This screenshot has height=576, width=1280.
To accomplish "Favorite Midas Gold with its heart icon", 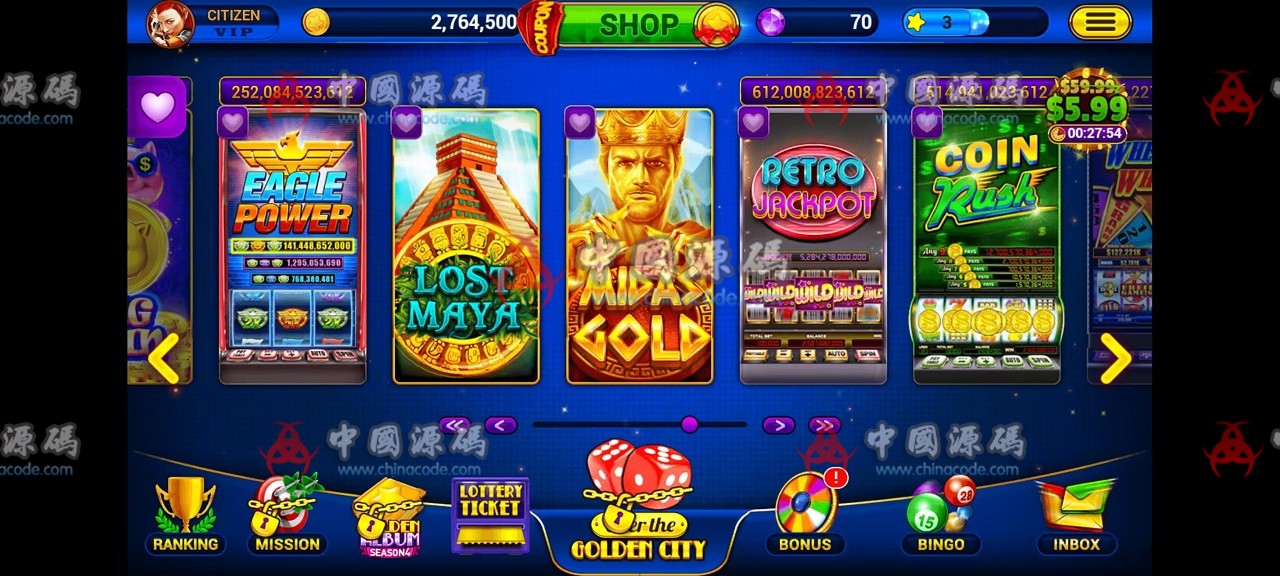I will [580, 123].
